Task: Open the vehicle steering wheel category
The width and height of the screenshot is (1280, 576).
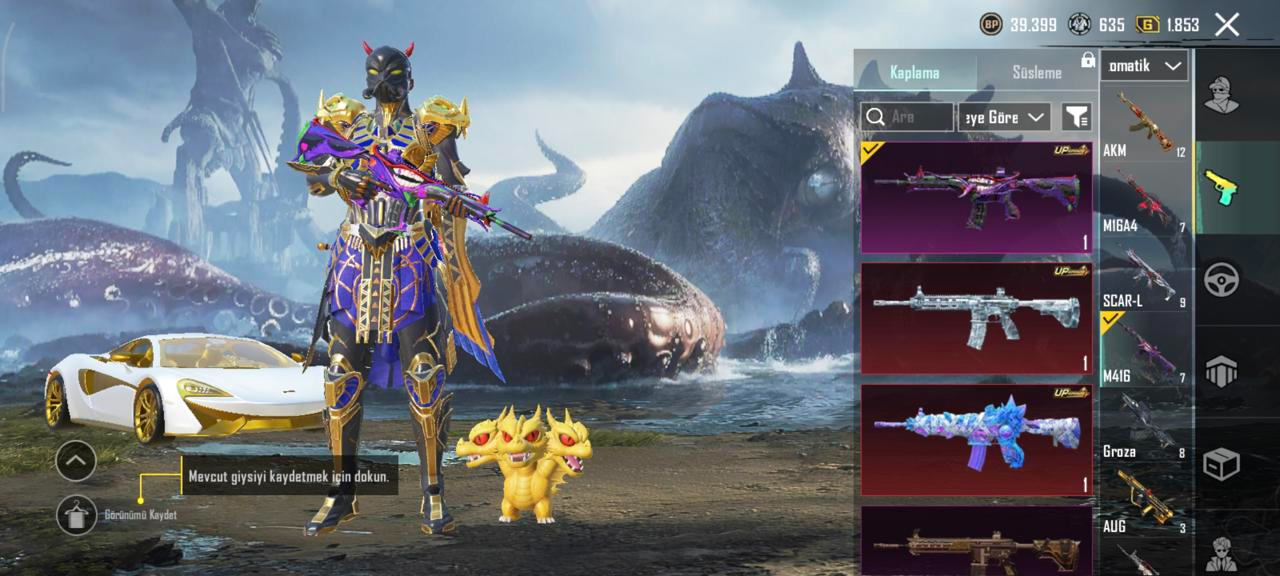Action: tap(1221, 279)
